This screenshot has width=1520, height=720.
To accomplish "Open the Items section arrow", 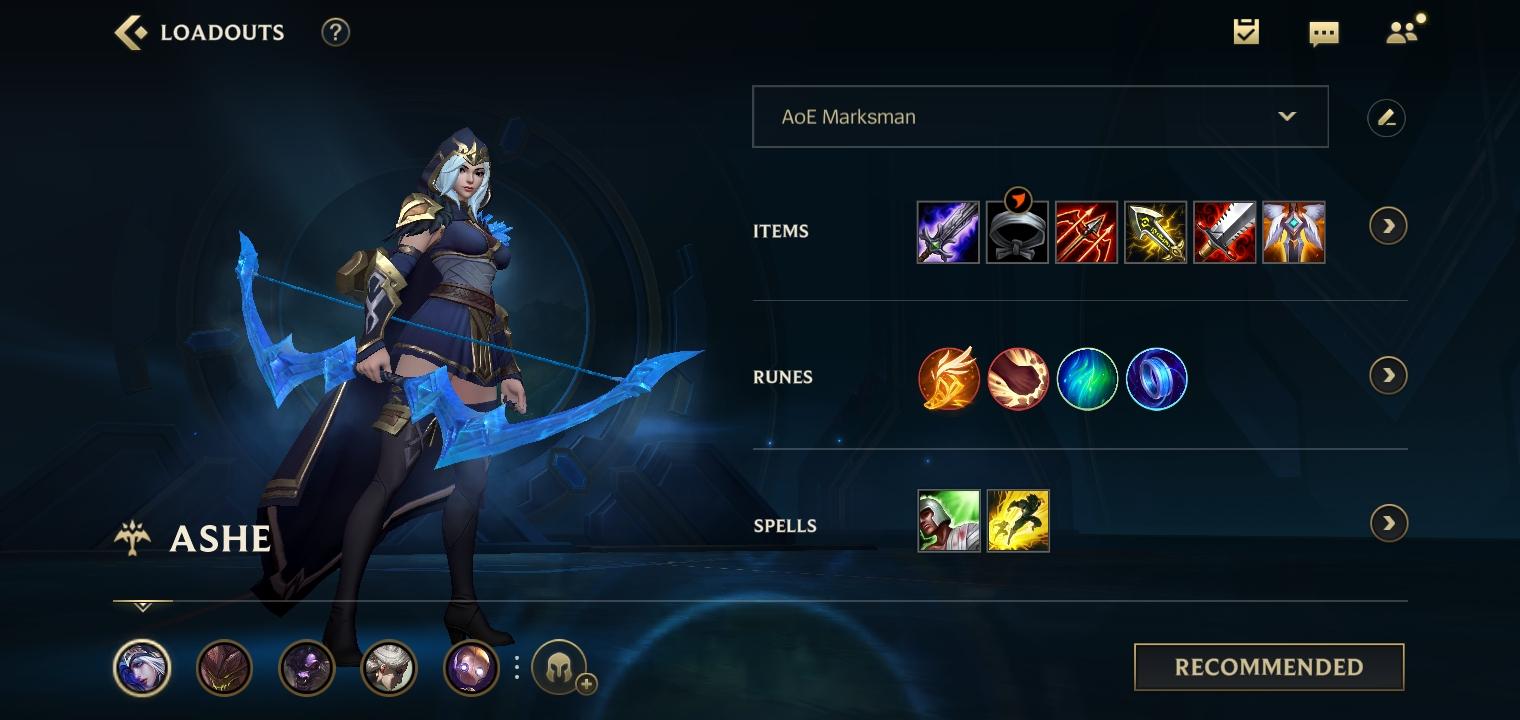I will [1388, 226].
